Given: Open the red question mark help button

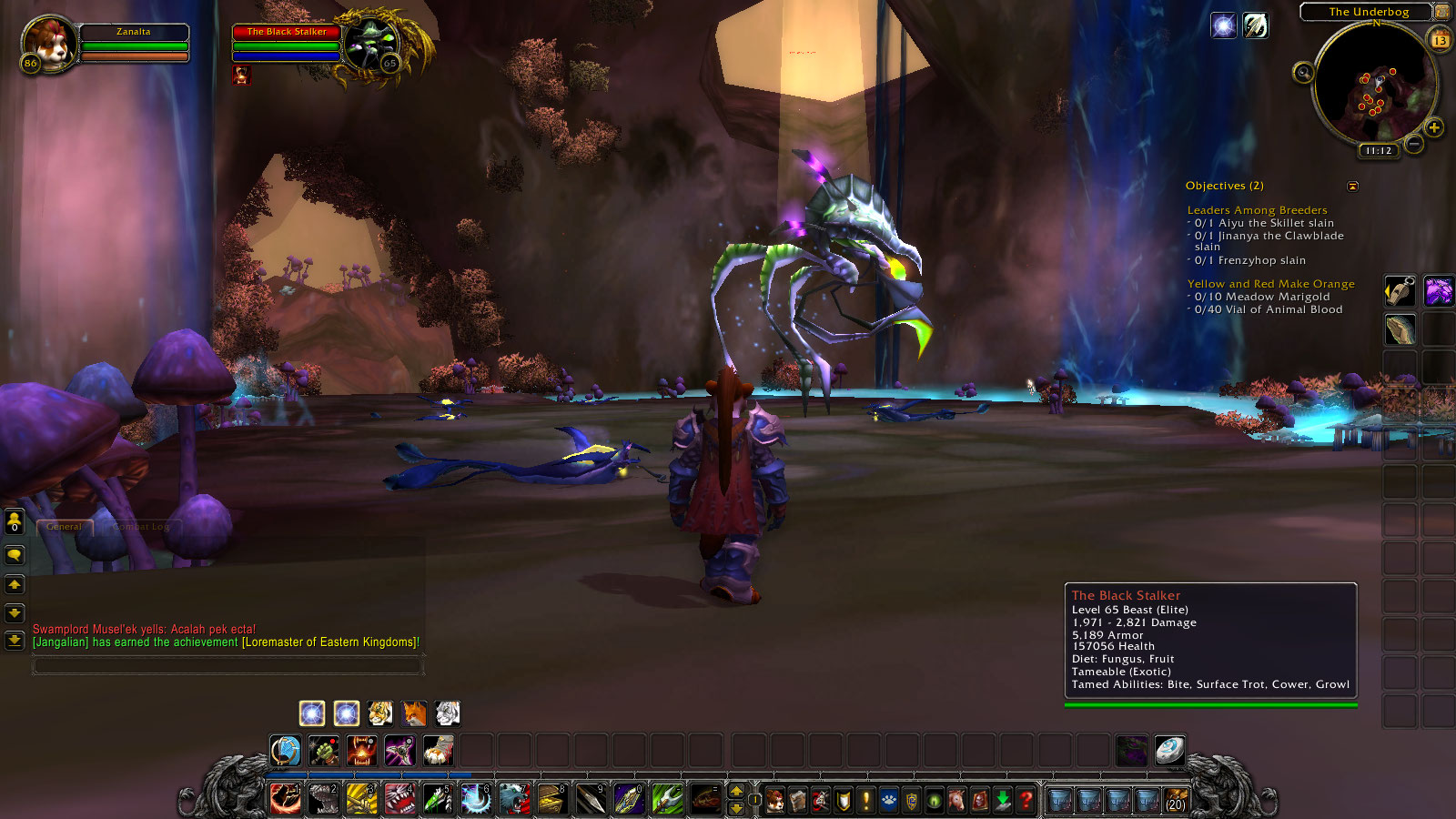Looking at the screenshot, I should click(1026, 800).
